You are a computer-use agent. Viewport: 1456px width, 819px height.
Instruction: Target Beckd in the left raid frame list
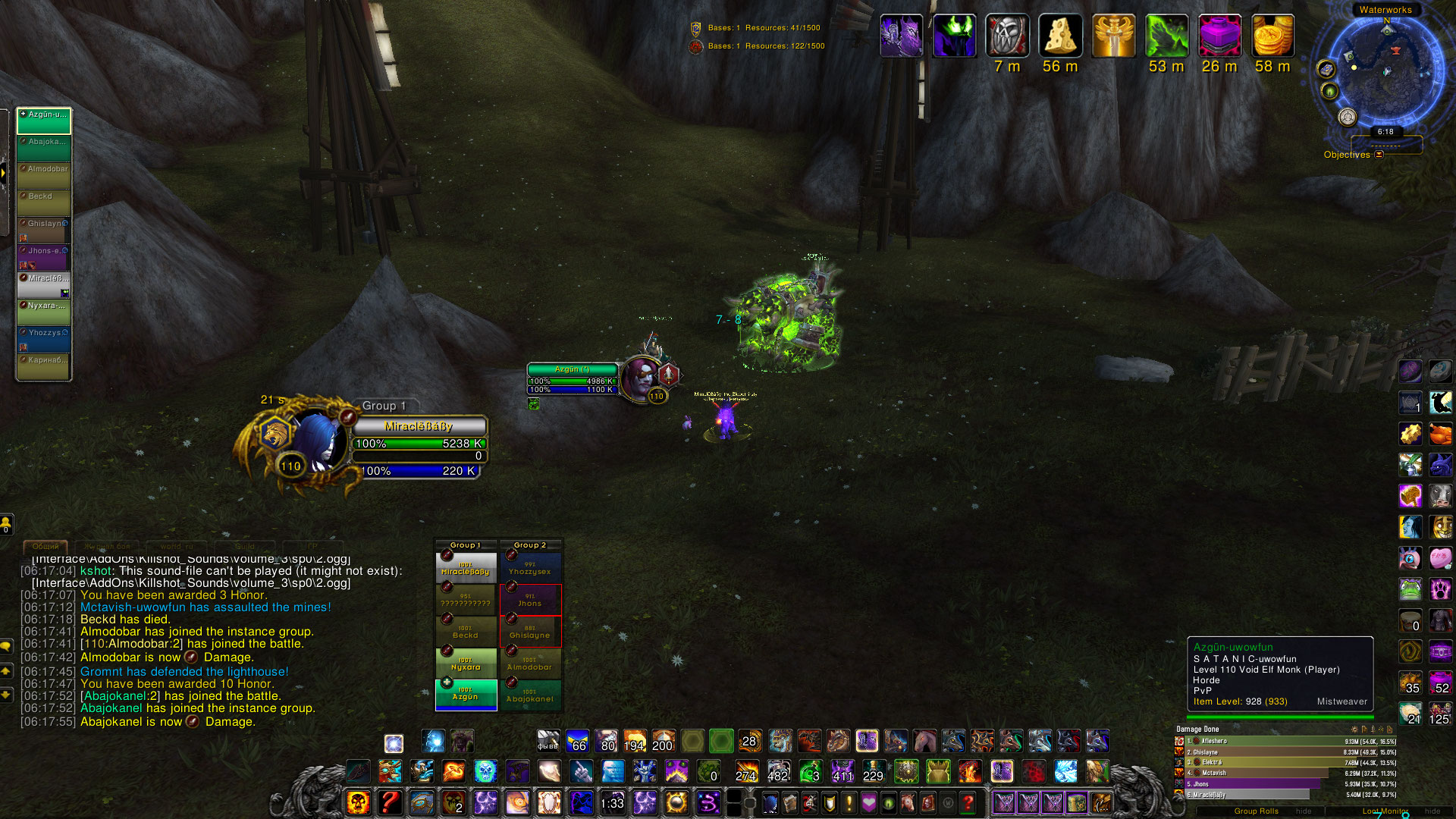44,202
